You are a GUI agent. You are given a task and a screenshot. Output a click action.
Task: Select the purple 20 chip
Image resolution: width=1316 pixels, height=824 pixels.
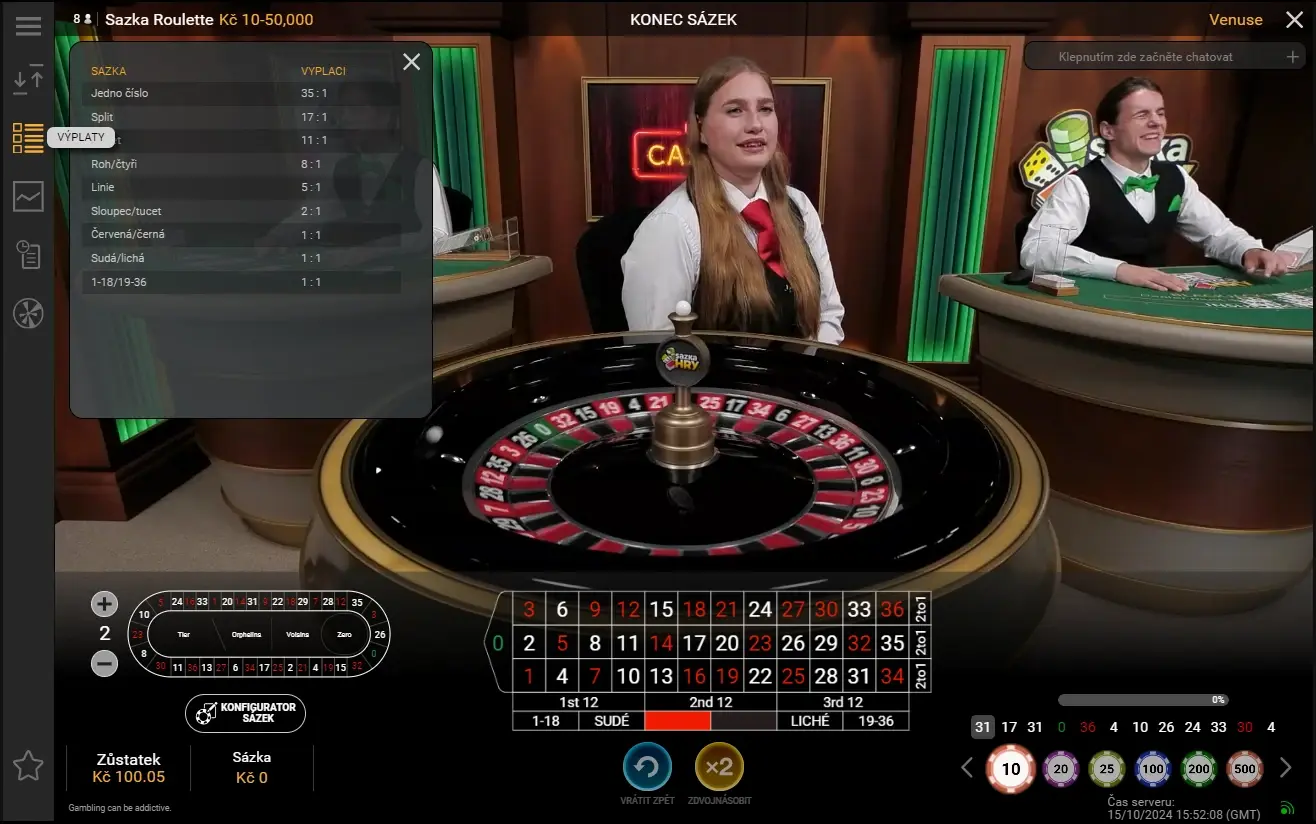1060,768
